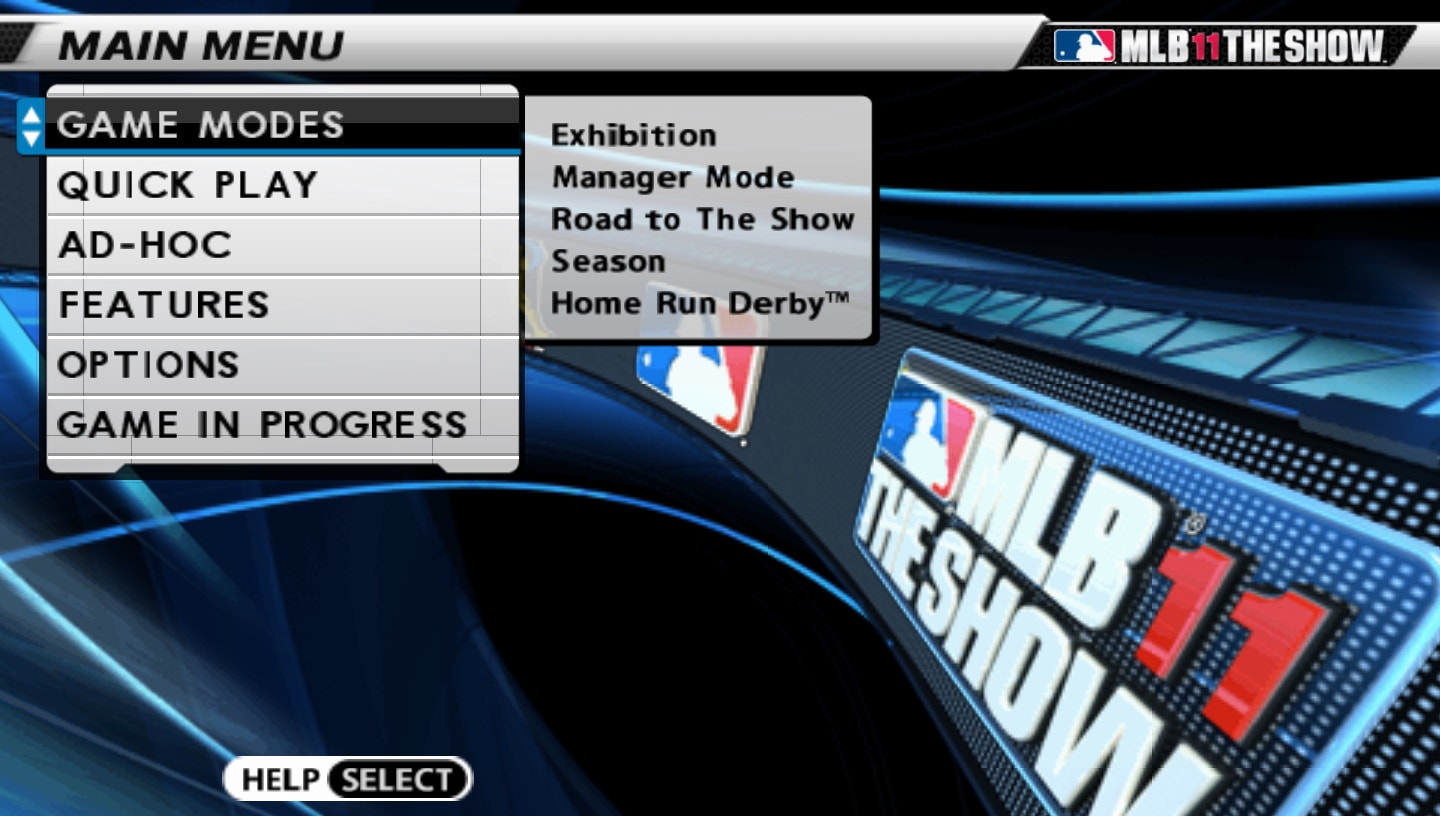Screen dimensions: 1440x816
Task: Choose Manager Mode in the submenu
Action: (x=672, y=177)
